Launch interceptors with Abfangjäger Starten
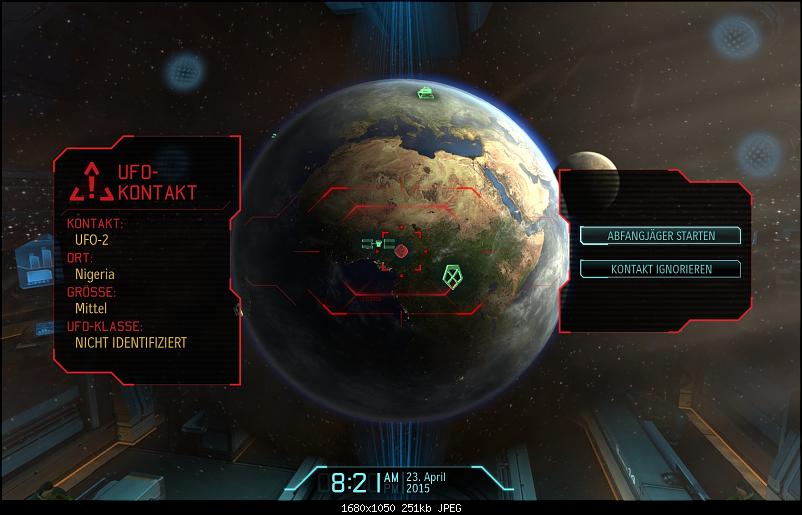 pos(661,236)
